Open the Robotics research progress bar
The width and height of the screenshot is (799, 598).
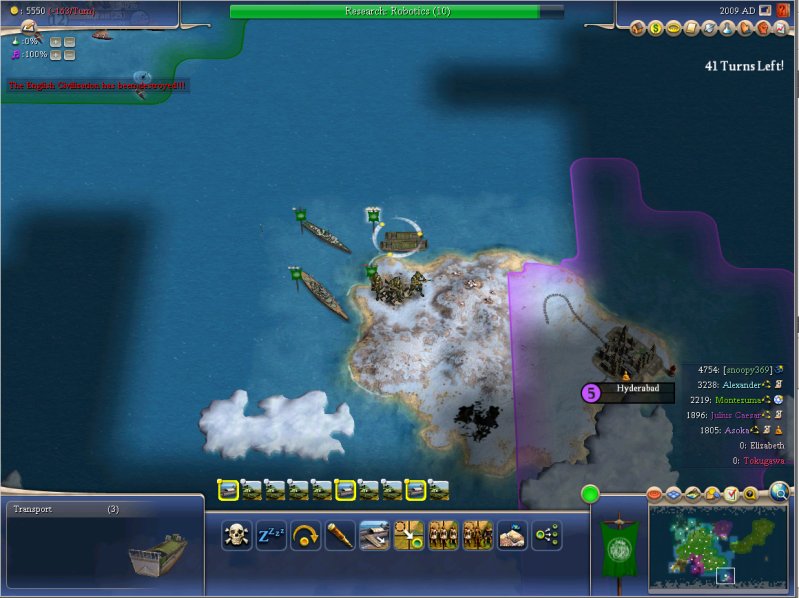397,11
